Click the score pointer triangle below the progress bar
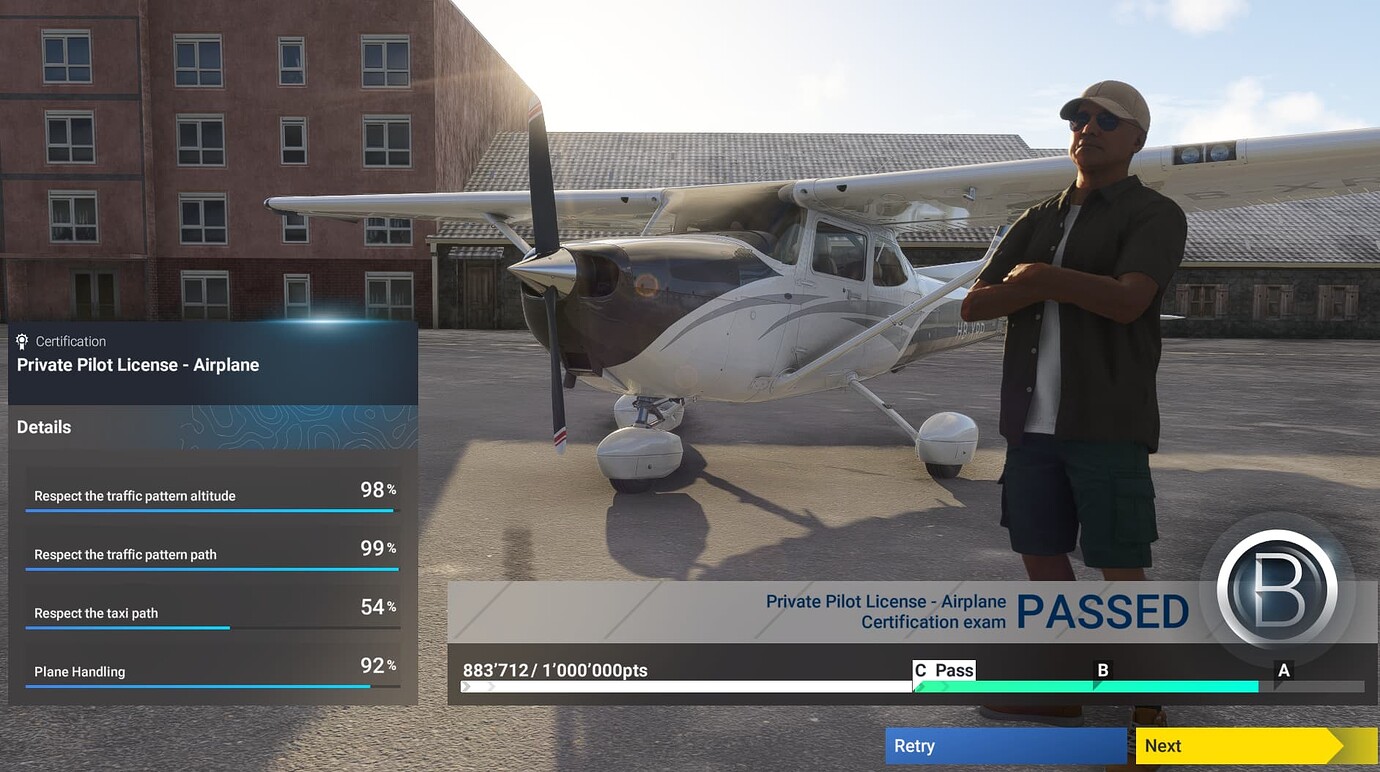This screenshot has width=1380, height=772. pos(467,687)
